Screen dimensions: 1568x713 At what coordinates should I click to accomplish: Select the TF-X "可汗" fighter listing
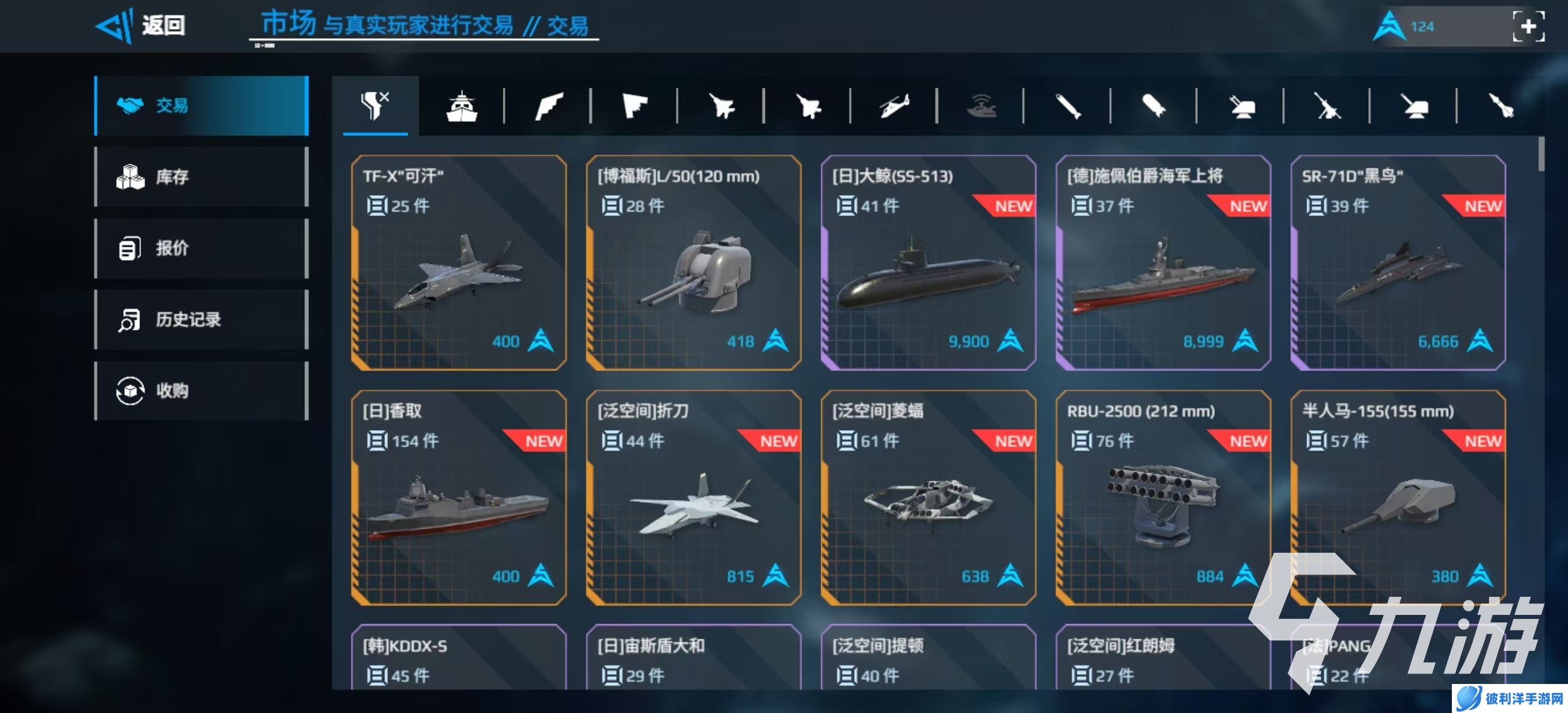pyautogui.click(x=458, y=263)
